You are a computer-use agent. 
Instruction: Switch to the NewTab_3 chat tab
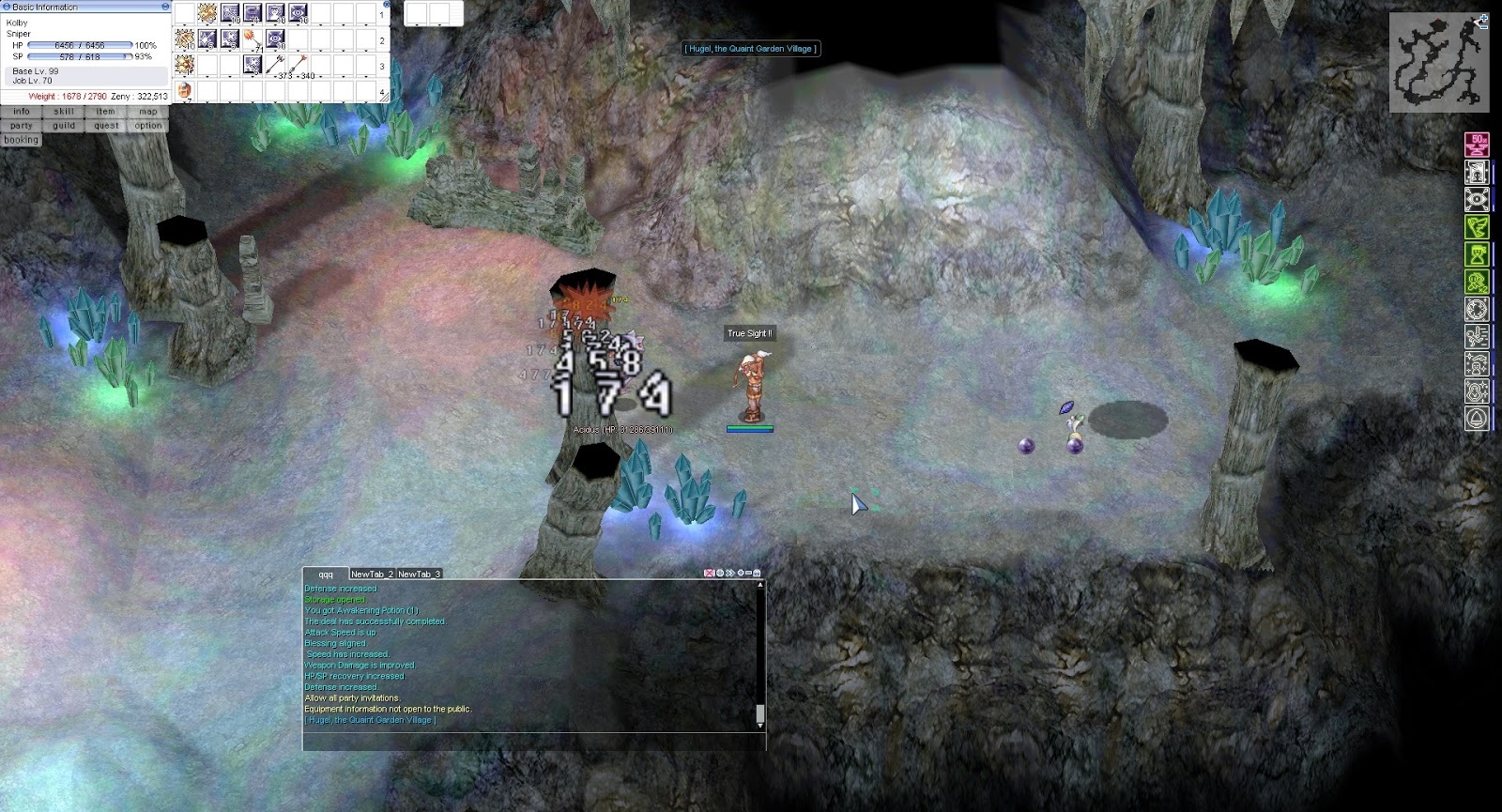(x=421, y=573)
